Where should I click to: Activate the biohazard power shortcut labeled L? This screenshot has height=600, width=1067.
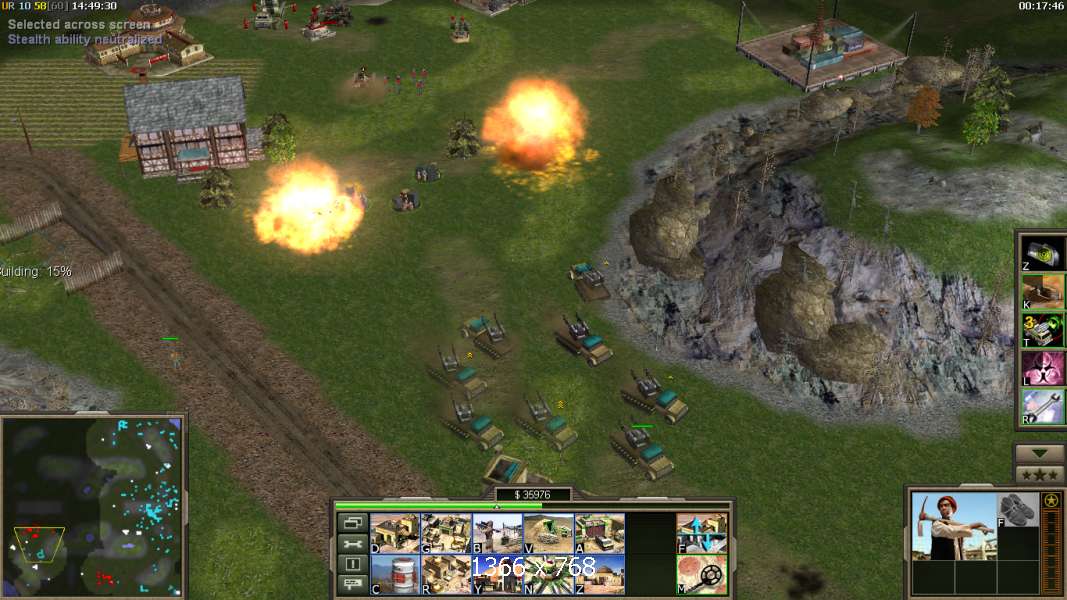click(x=1042, y=368)
